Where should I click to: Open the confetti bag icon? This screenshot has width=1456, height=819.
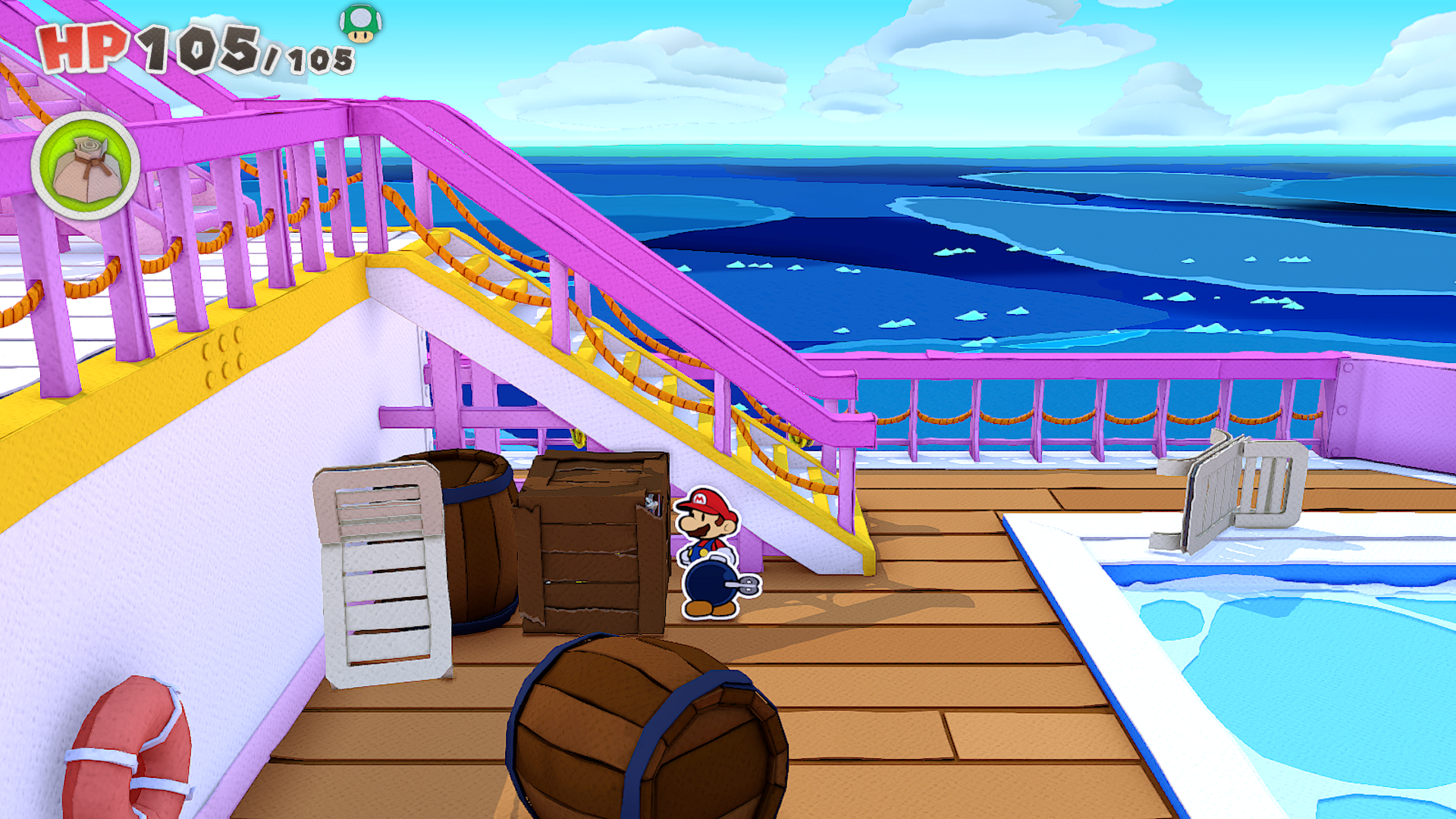(86, 167)
